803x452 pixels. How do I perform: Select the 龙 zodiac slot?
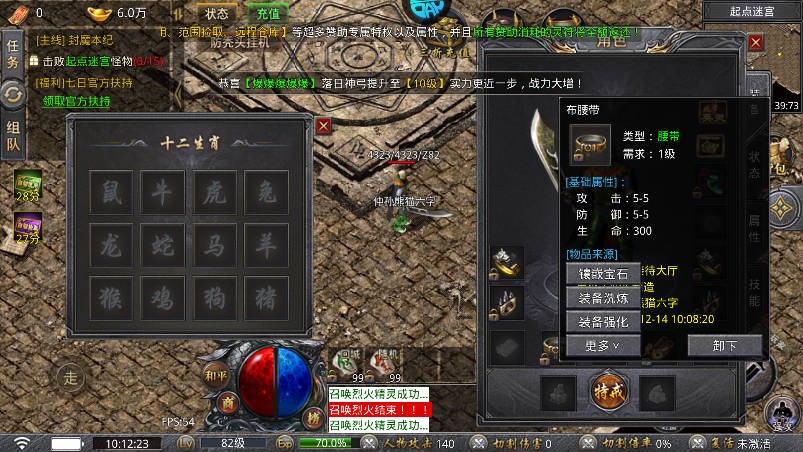tap(110, 244)
